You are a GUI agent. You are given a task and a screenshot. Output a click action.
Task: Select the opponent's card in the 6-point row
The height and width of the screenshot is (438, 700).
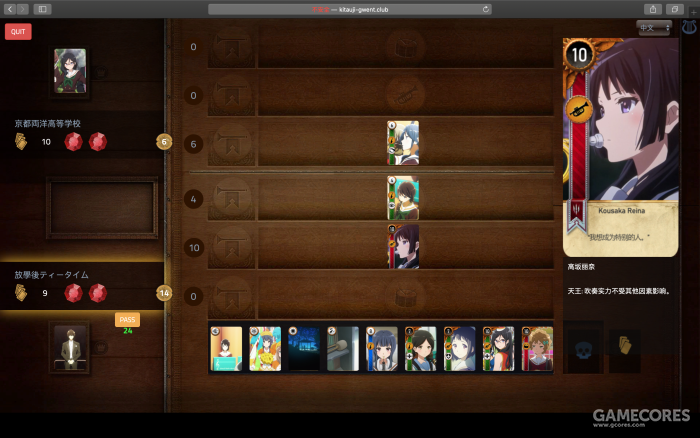[x=403, y=143]
